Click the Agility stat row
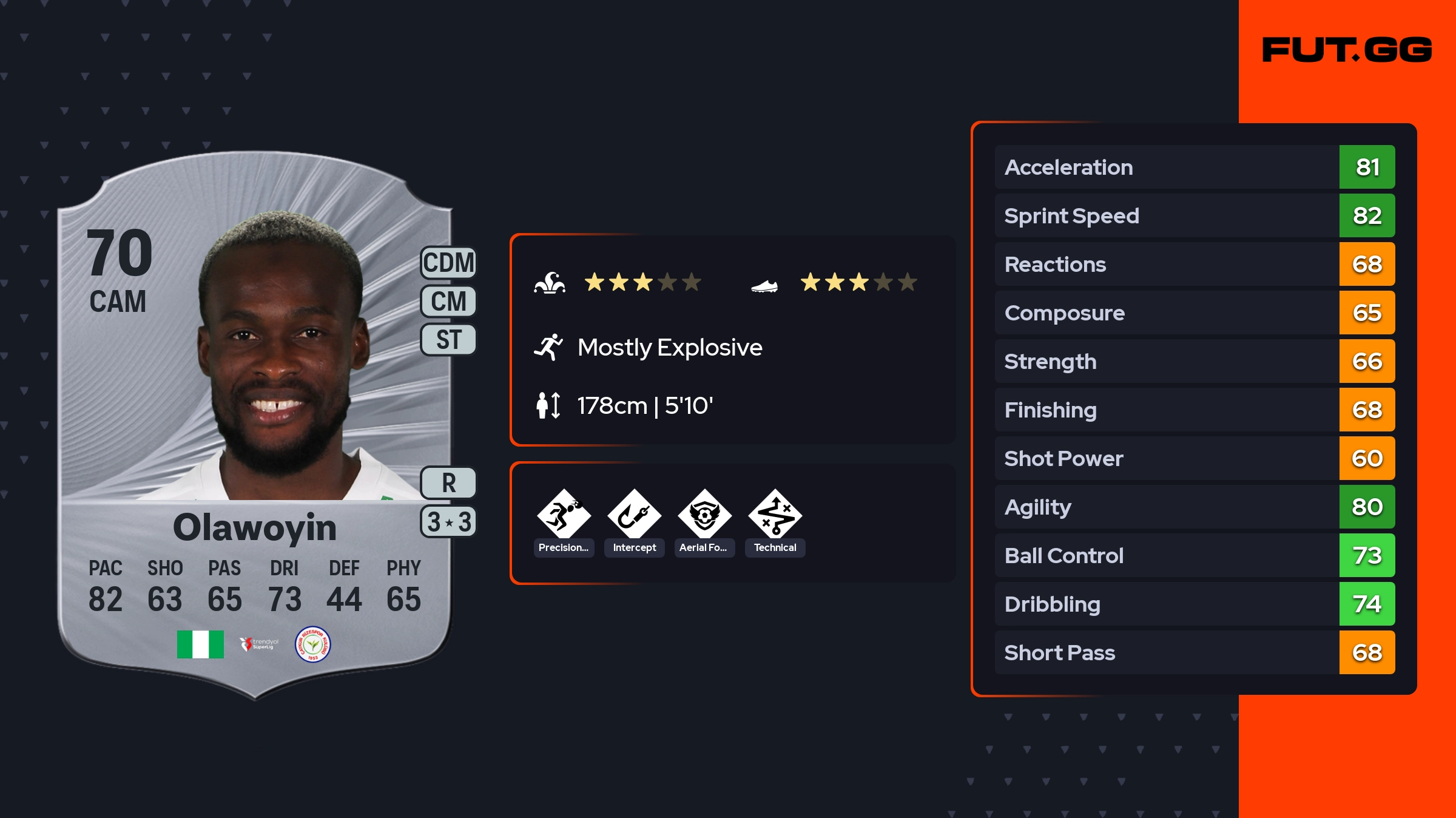 point(1194,507)
